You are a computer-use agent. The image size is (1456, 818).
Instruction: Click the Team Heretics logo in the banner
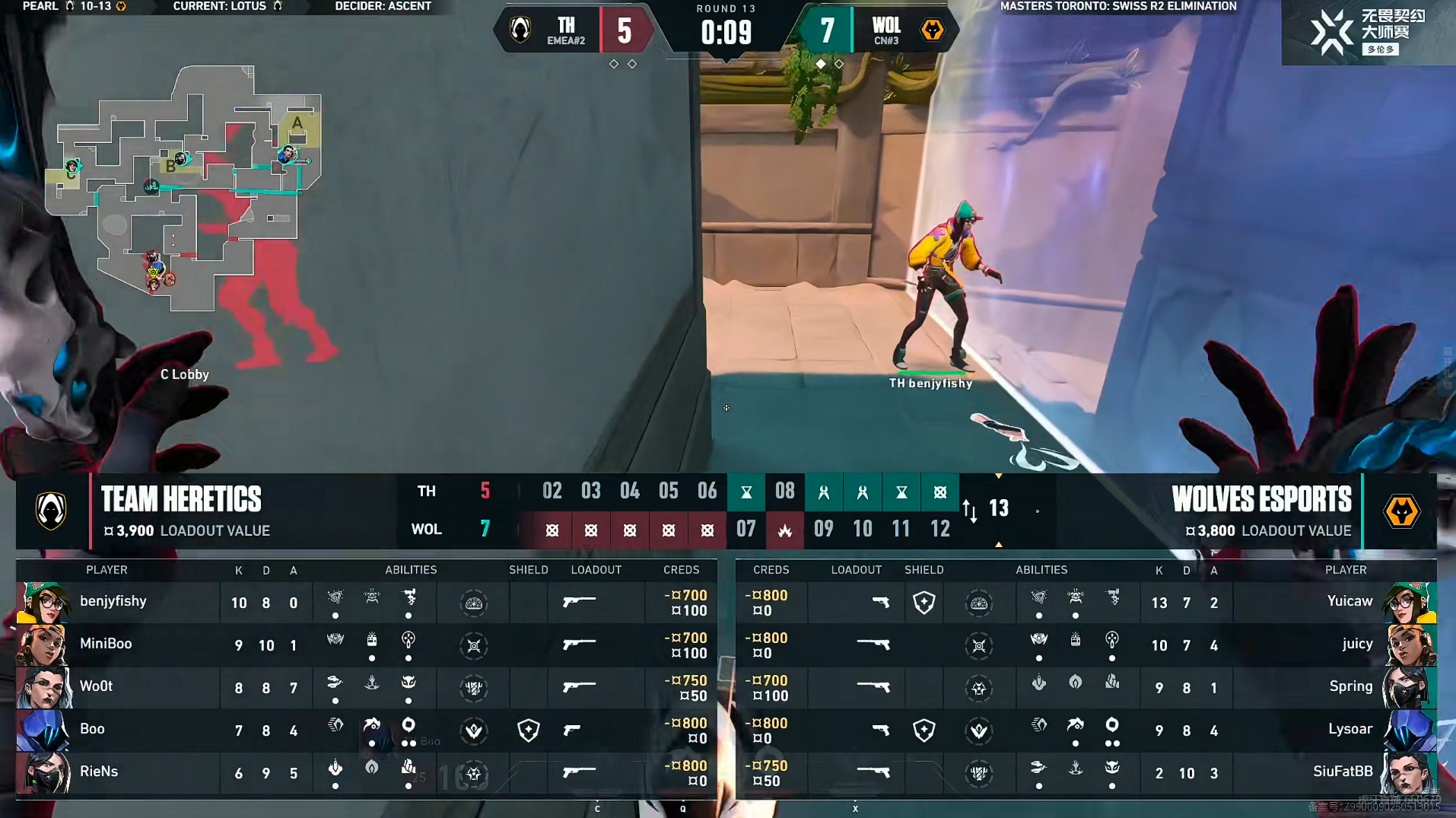[x=51, y=511]
